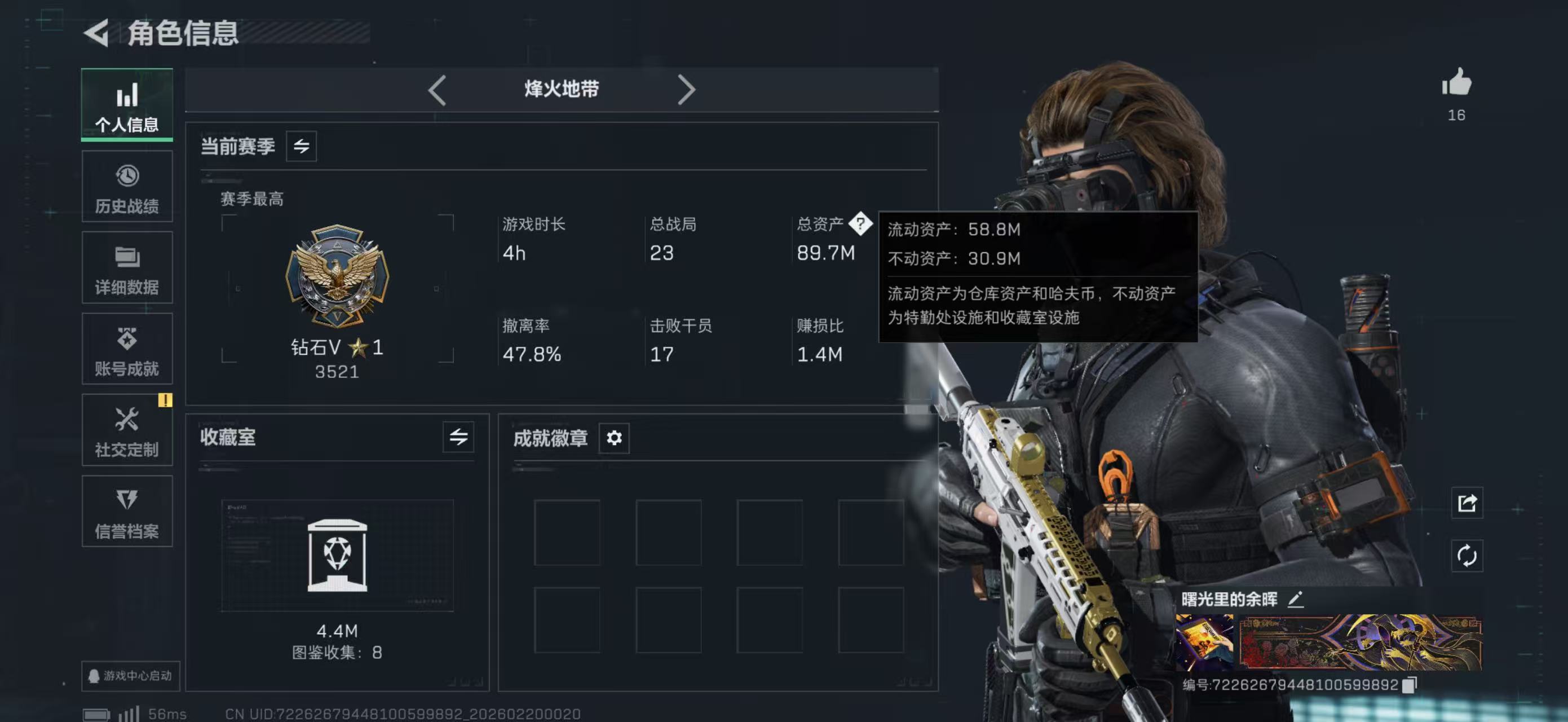Viewport: 1568px width, 722px height.
Task: Check the 信誉档案 reputation file
Action: pyautogui.click(x=127, y=512)
